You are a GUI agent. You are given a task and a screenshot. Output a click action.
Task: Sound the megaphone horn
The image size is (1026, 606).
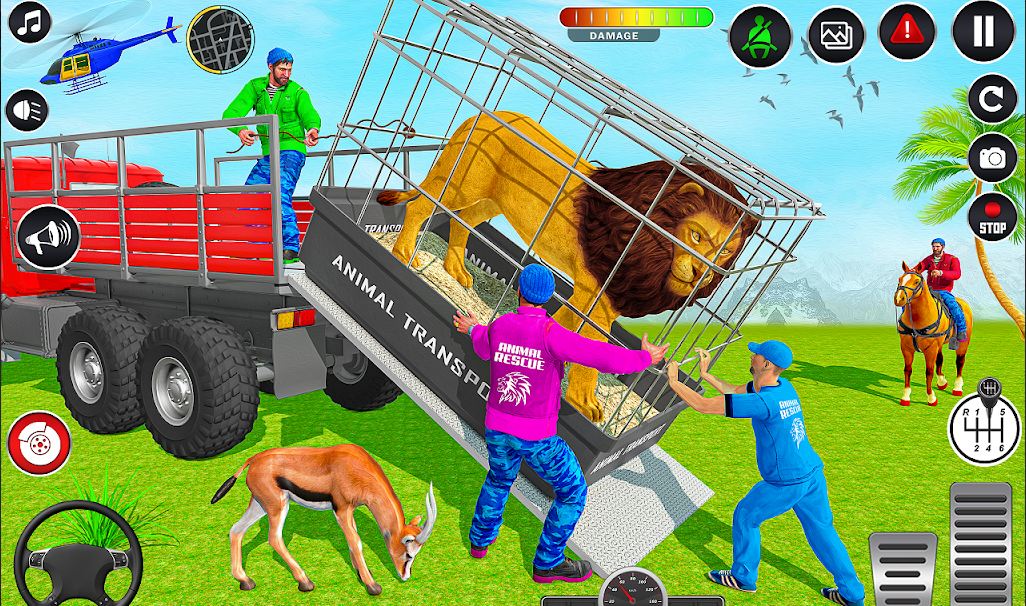48,236
